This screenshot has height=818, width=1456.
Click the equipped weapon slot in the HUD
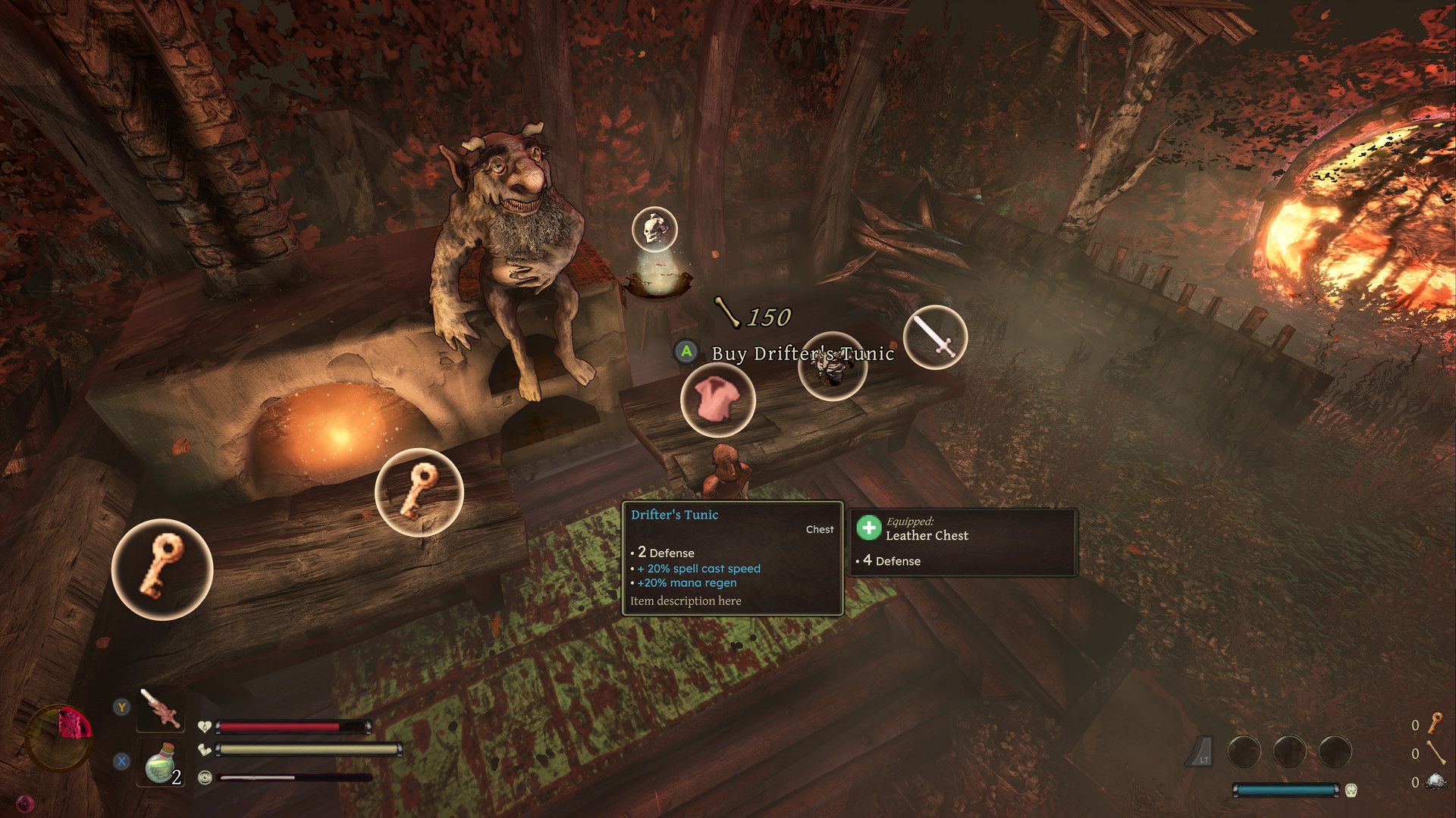(161, 709)
